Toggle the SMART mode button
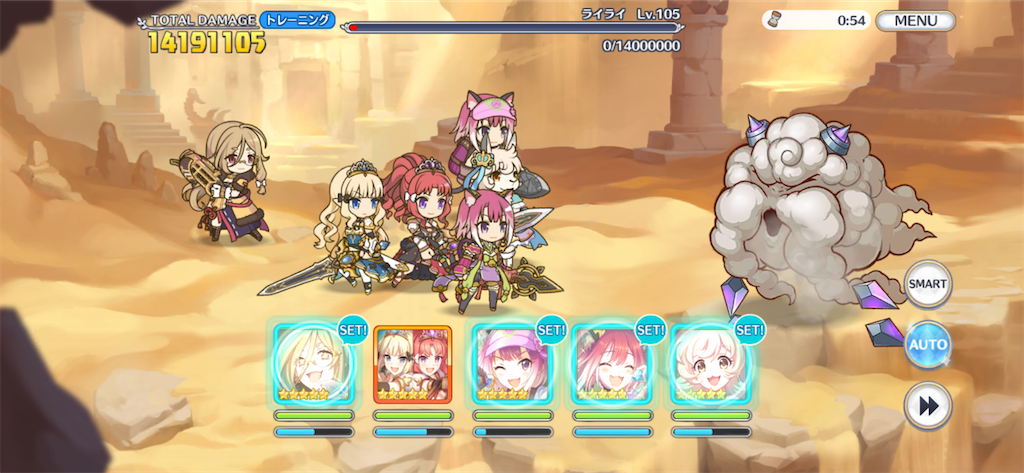This screenshot has width=1024, height=473. [927, 284]
